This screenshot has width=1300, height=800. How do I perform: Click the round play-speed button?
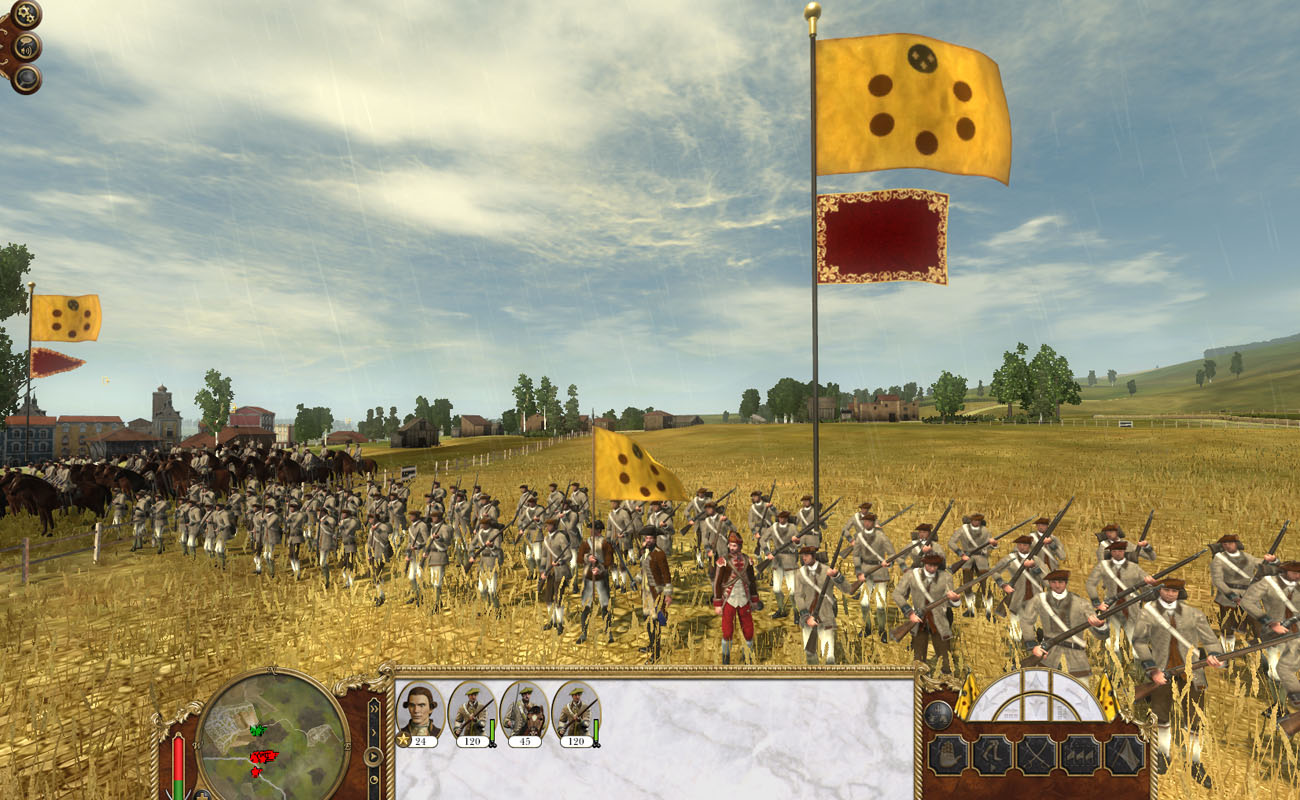tap(374, 756)
